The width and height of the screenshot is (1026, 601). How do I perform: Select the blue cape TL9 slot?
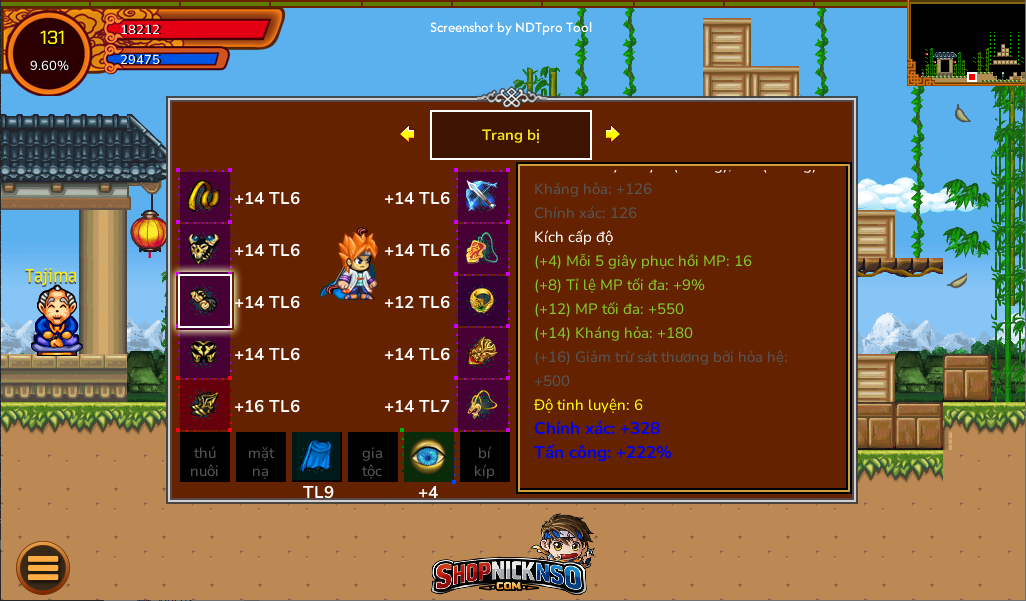click(317, 457)
